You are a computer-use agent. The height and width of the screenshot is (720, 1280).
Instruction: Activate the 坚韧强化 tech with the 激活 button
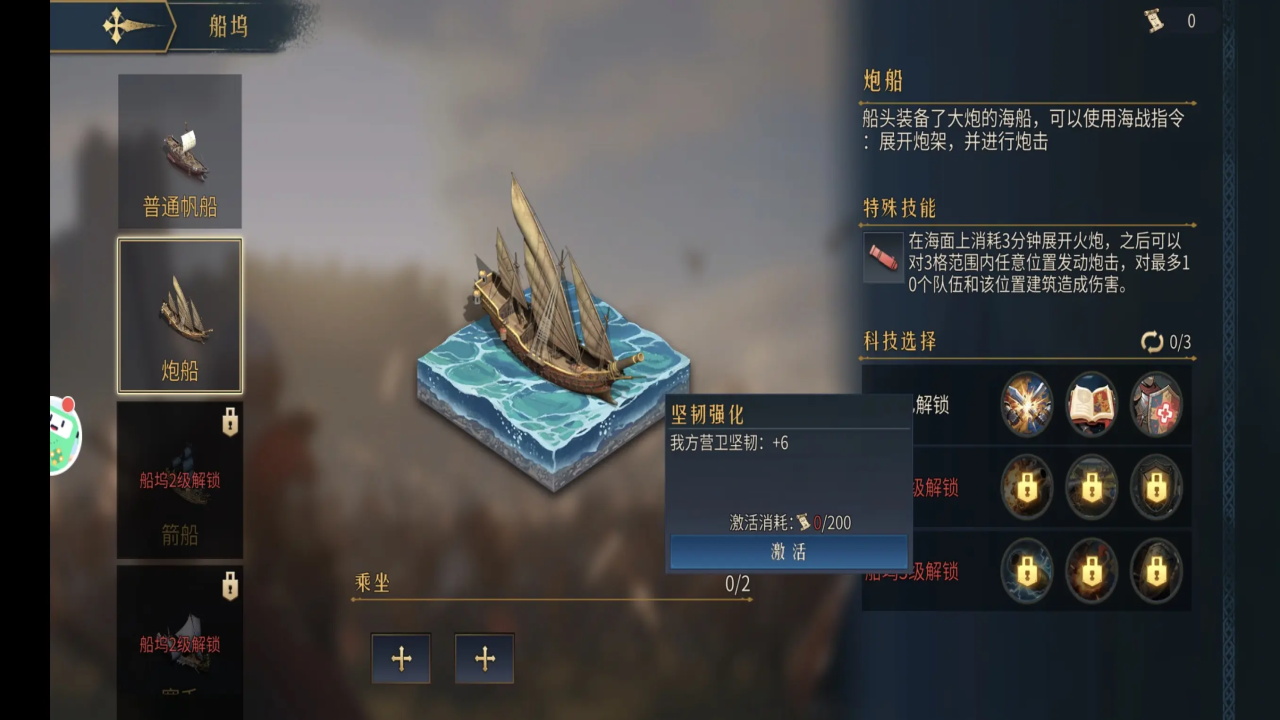788,552
